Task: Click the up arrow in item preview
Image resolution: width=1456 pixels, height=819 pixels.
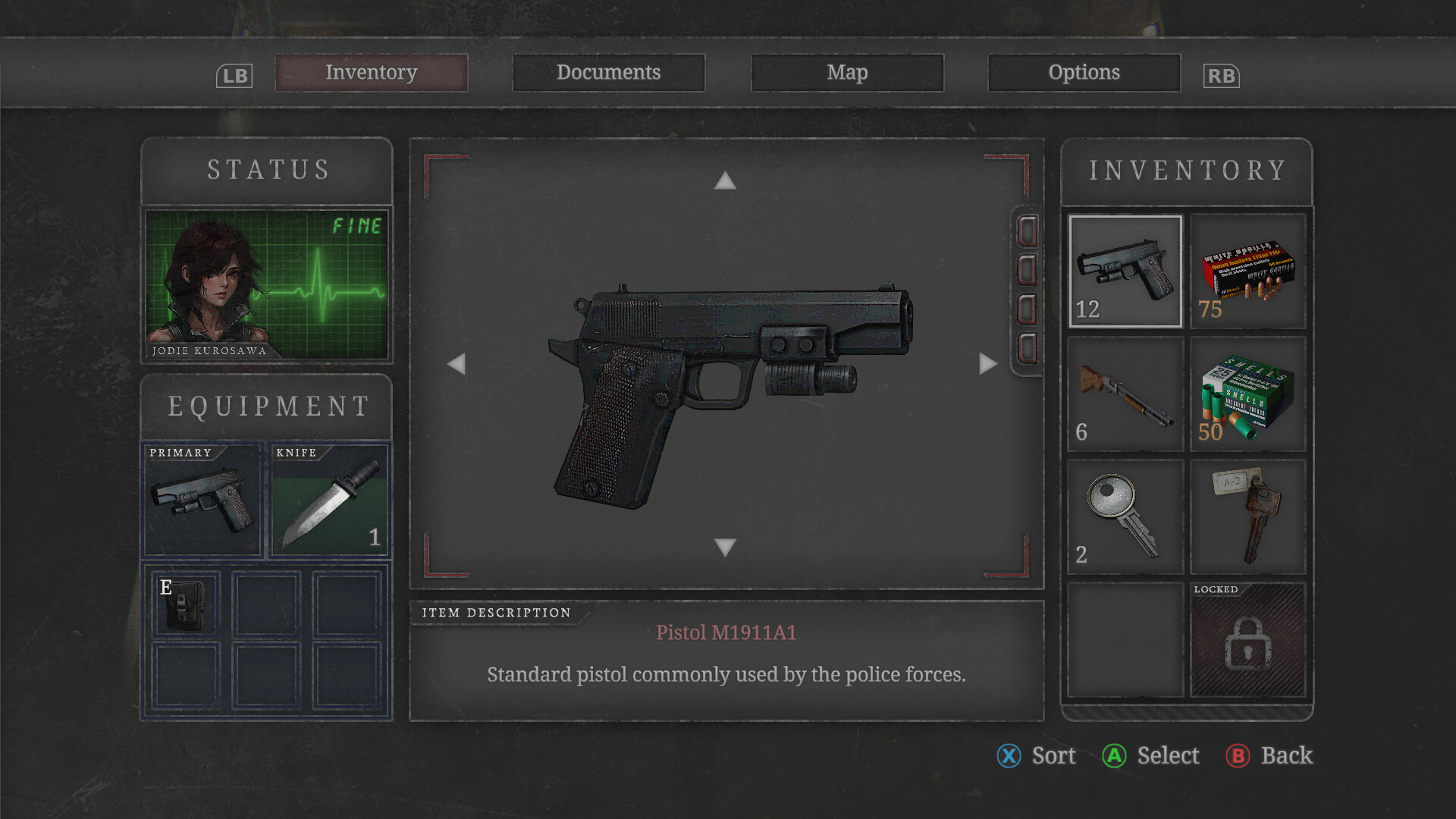Action: tap(725, 180)
